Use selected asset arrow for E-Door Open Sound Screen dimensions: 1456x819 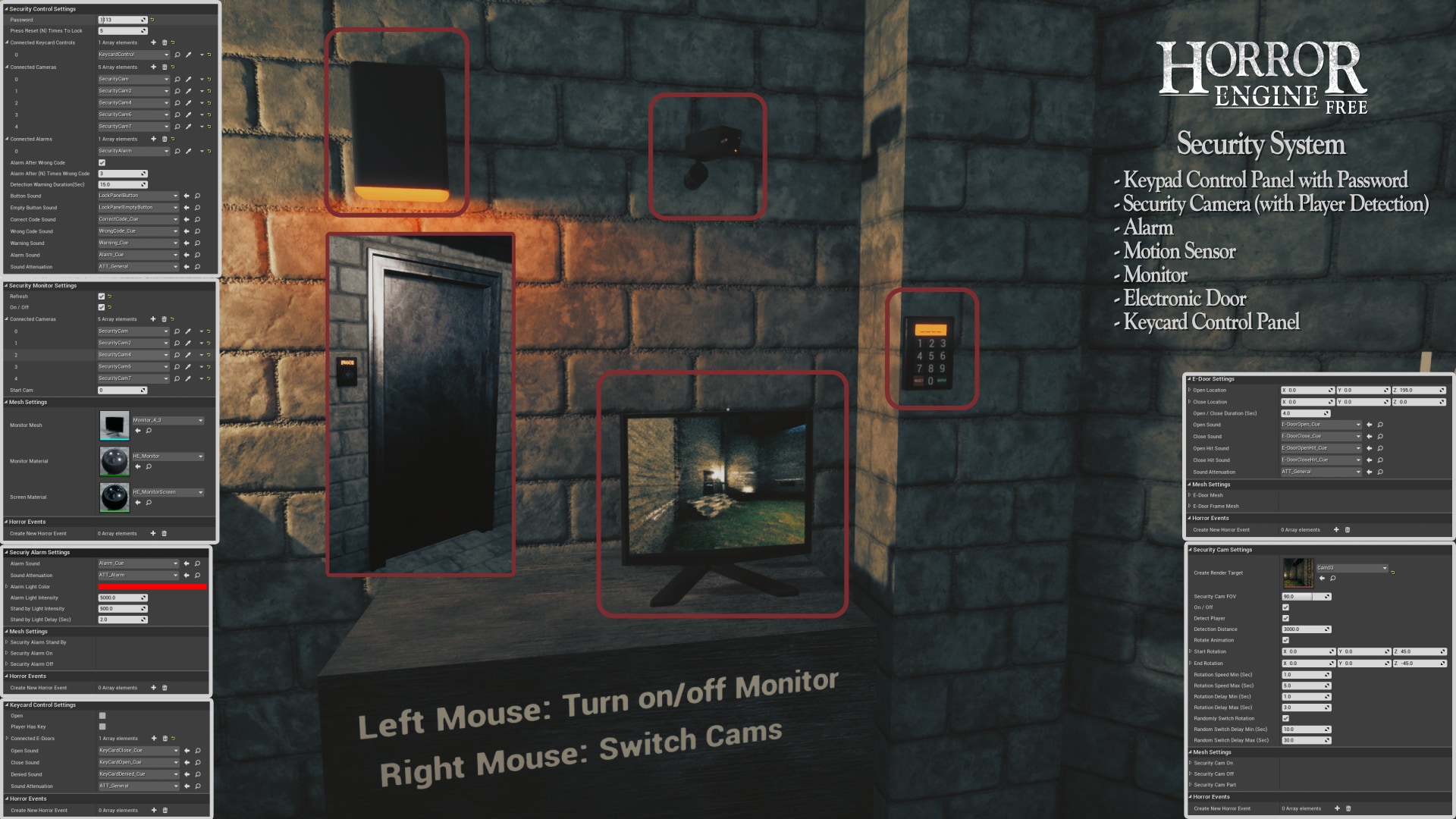(x=1370, y=425)
